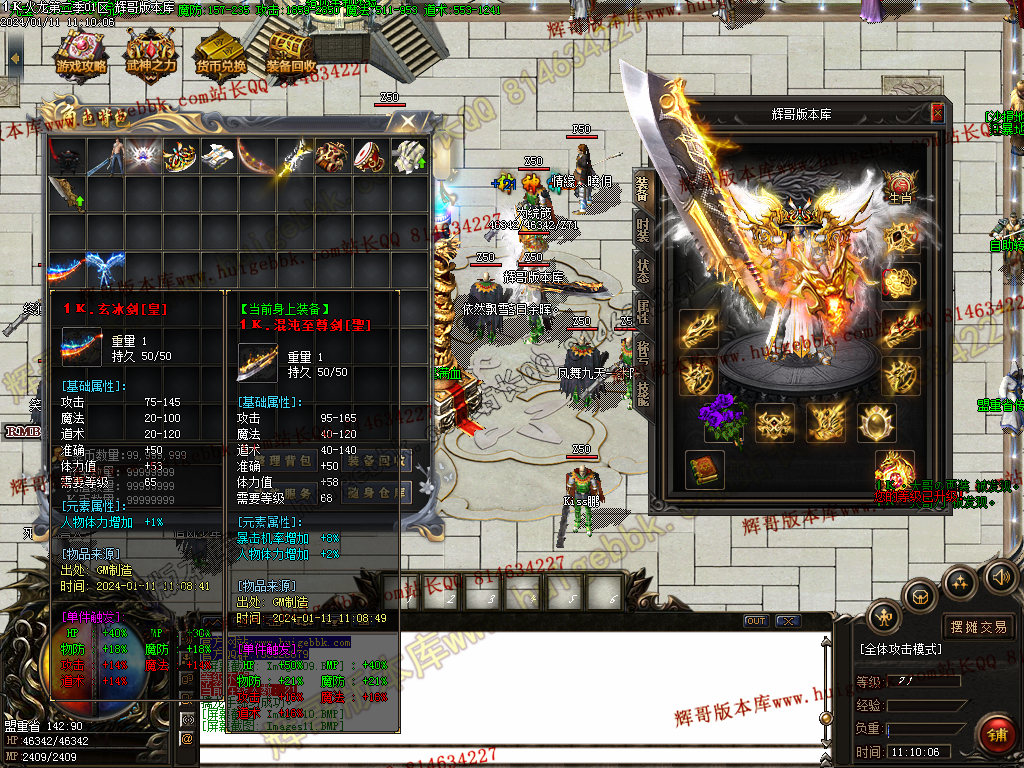Open the 游戏攻略 game guide menu
Screen dimensions: 1024x768
tap(82, 57)
